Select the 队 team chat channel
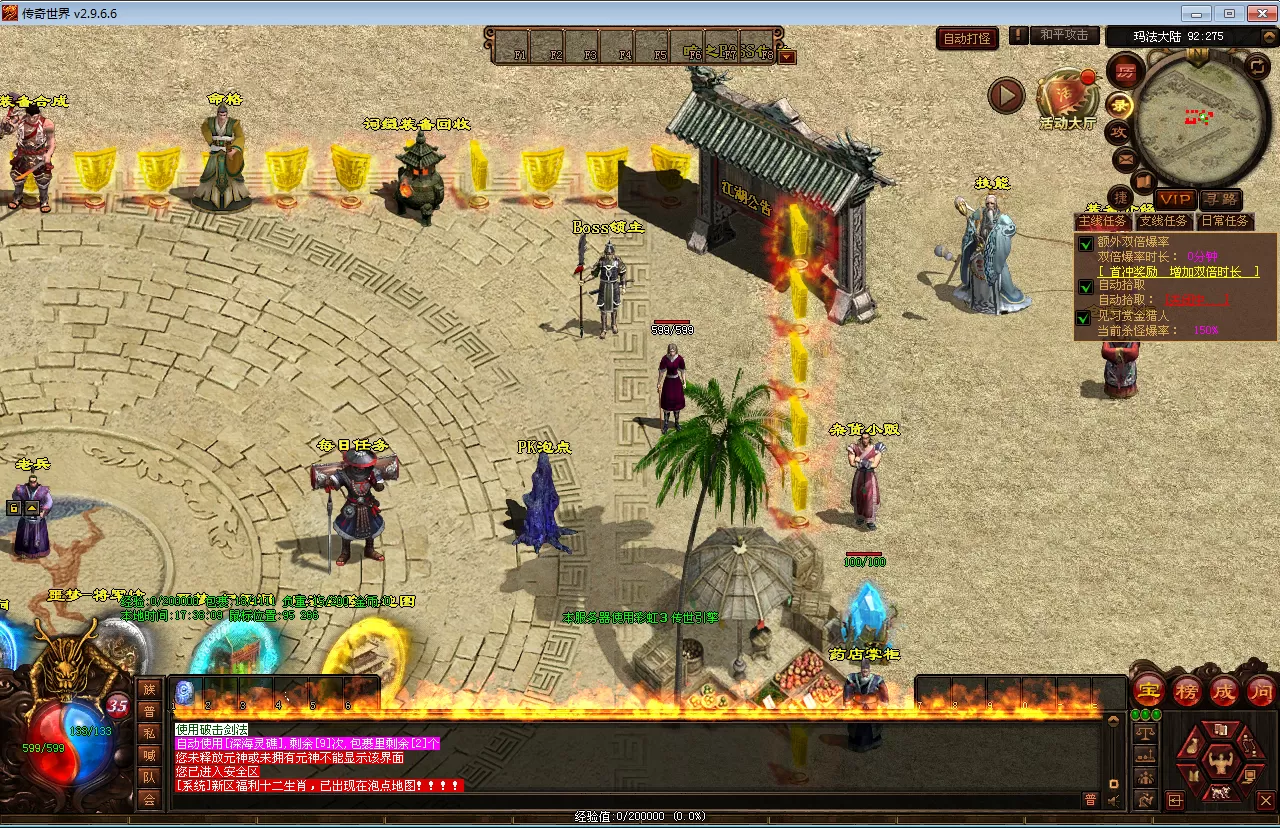This screenshot has width=1280, height=828. [149, 777]
